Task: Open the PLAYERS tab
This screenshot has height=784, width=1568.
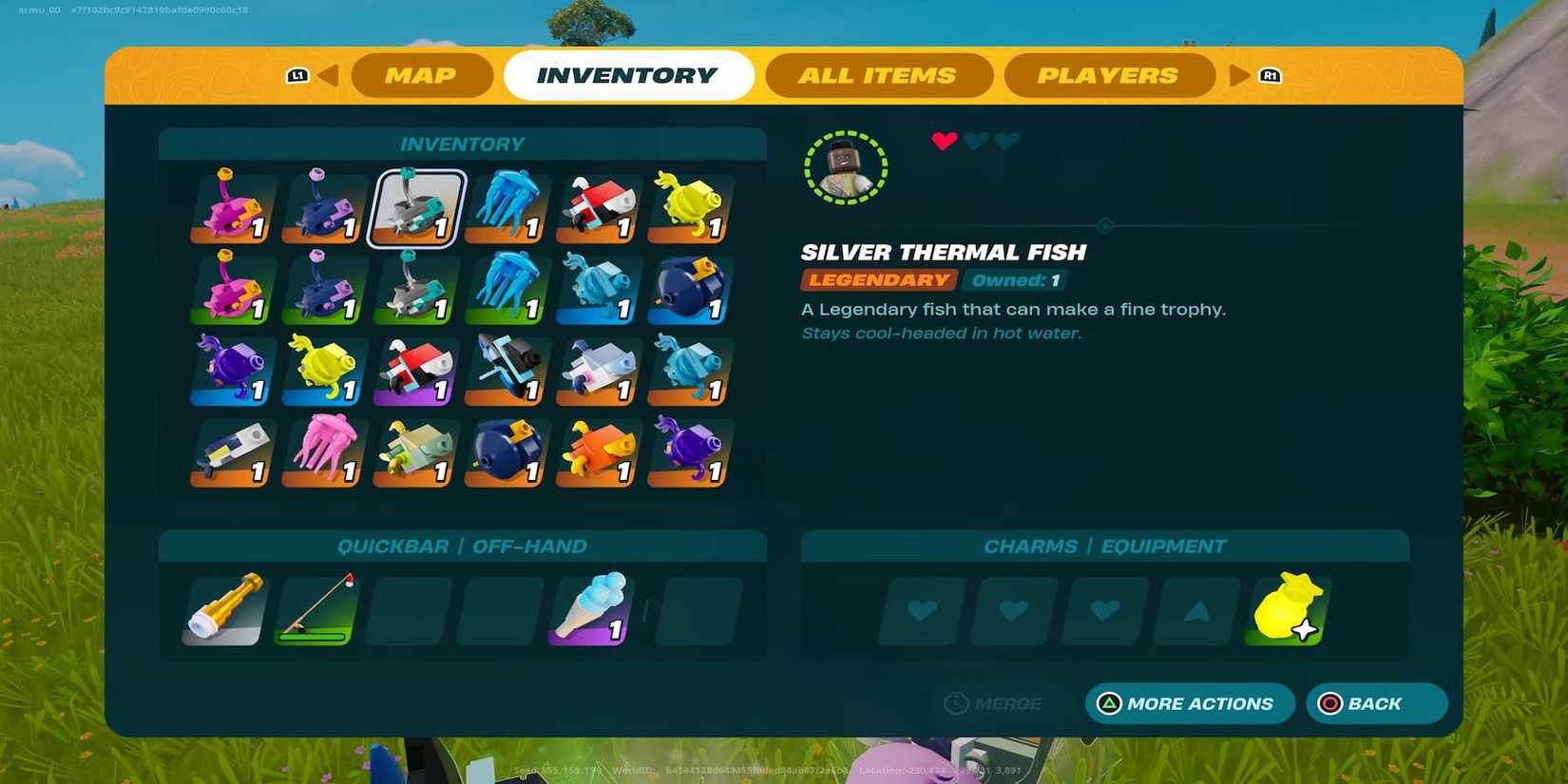Action: (1108, 75)
